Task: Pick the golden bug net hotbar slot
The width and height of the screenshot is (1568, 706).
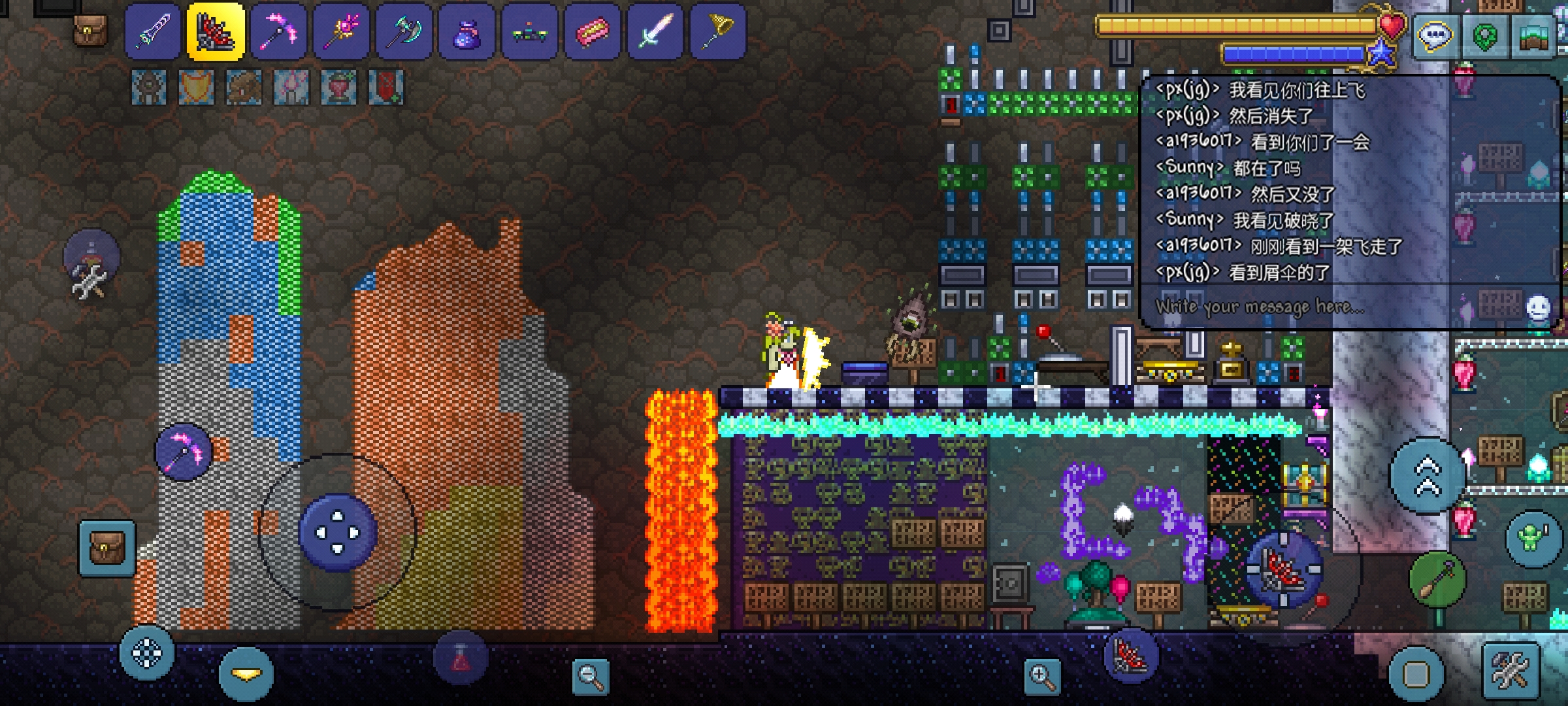Action: pos(717,31)
